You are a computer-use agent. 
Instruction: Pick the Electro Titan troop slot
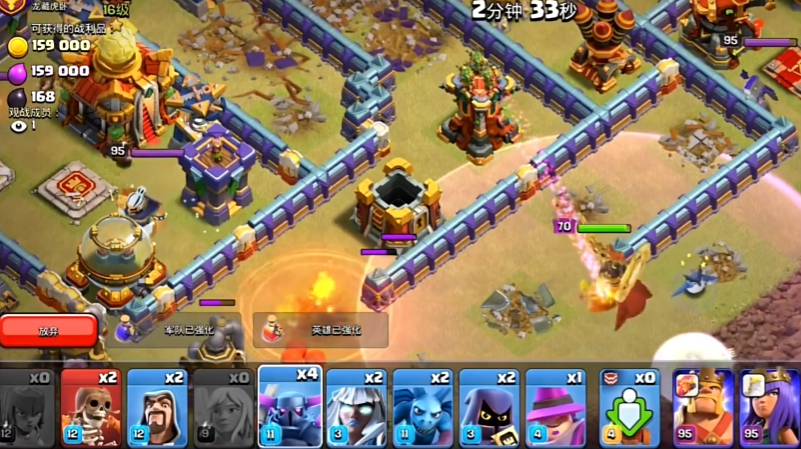click(356, 407)
